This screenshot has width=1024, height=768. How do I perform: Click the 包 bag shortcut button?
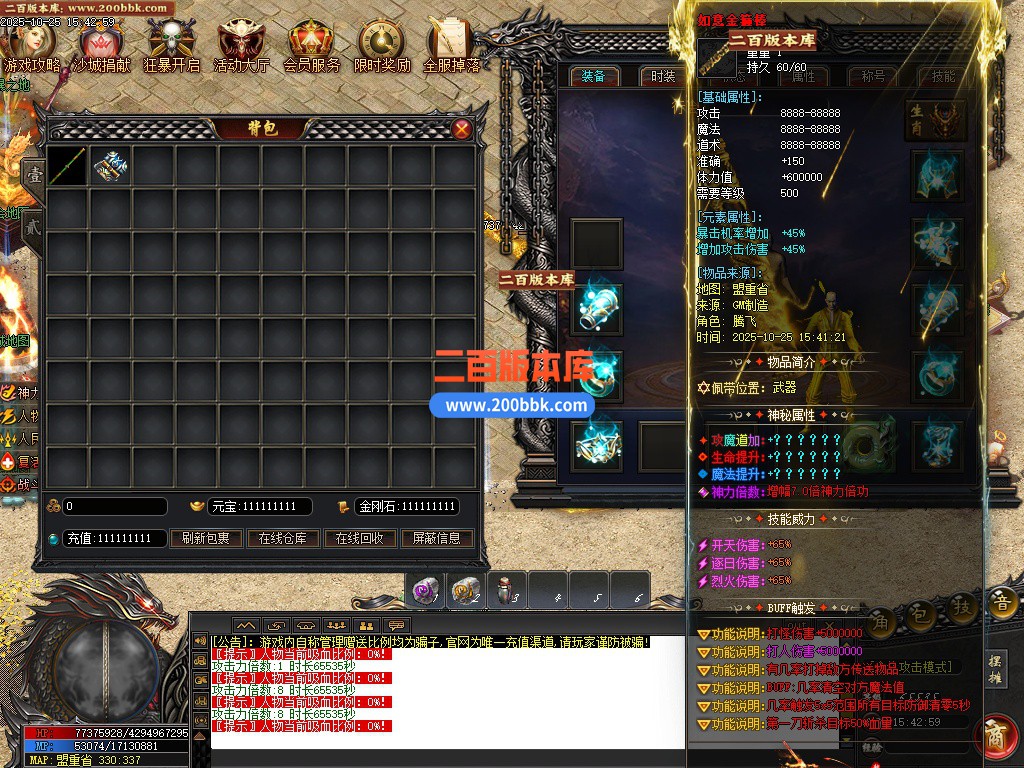pyautogui.click(x=921, y=606)
